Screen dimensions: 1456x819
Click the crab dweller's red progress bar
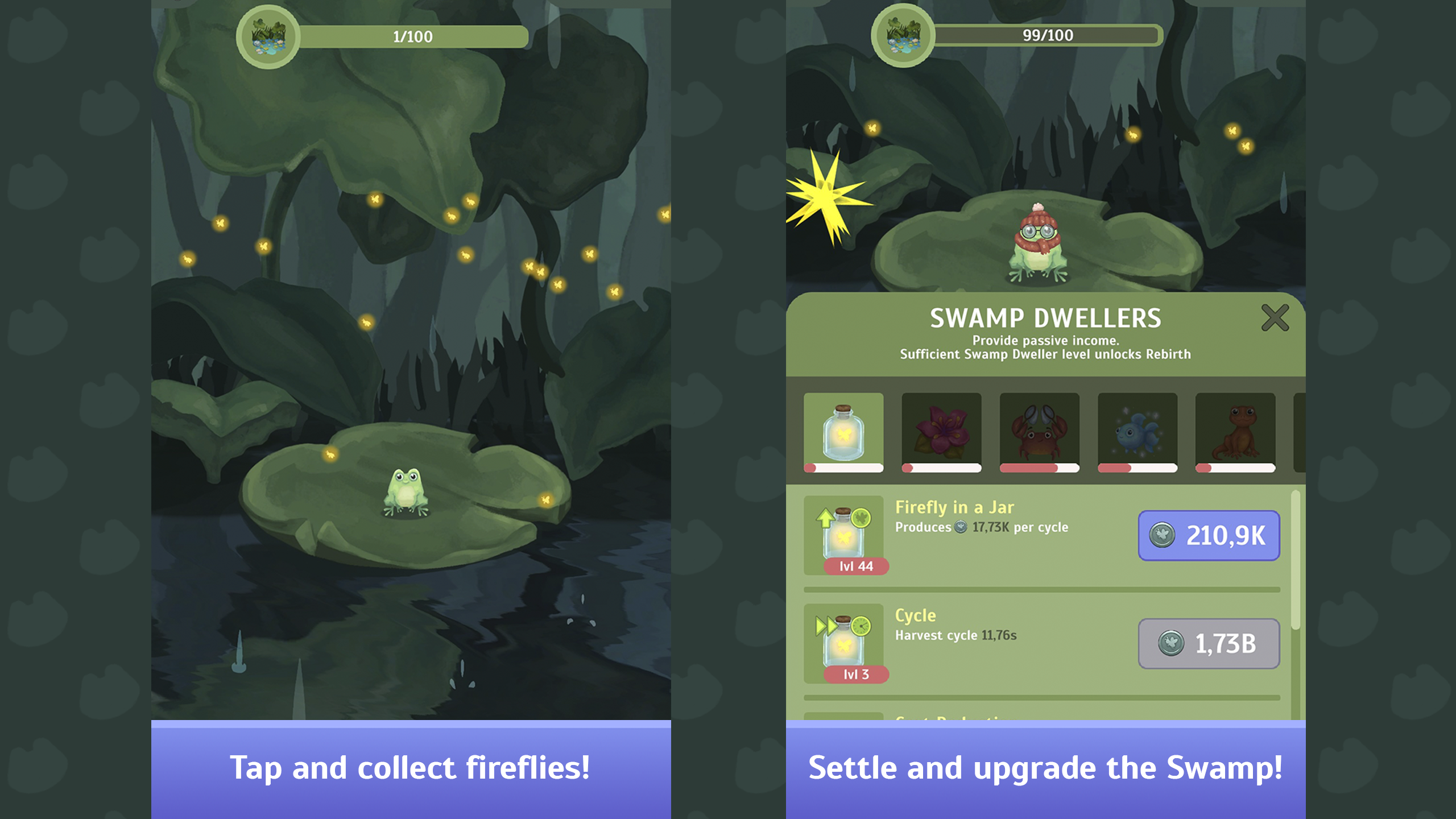[x=1039, y=468]
